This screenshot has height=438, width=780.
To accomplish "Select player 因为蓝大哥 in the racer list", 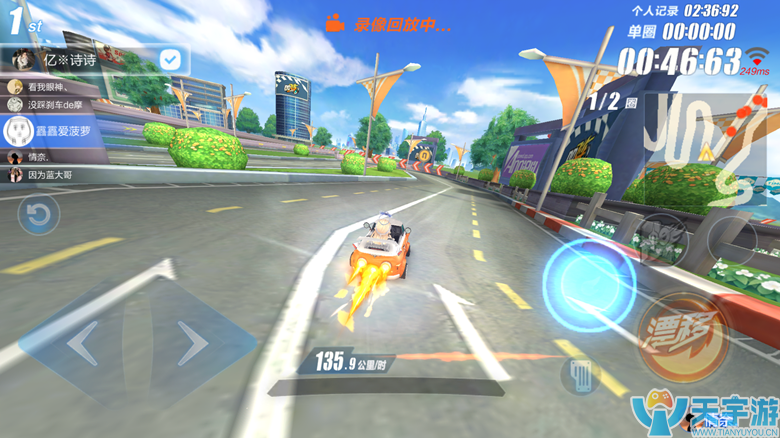I will 50,175.
